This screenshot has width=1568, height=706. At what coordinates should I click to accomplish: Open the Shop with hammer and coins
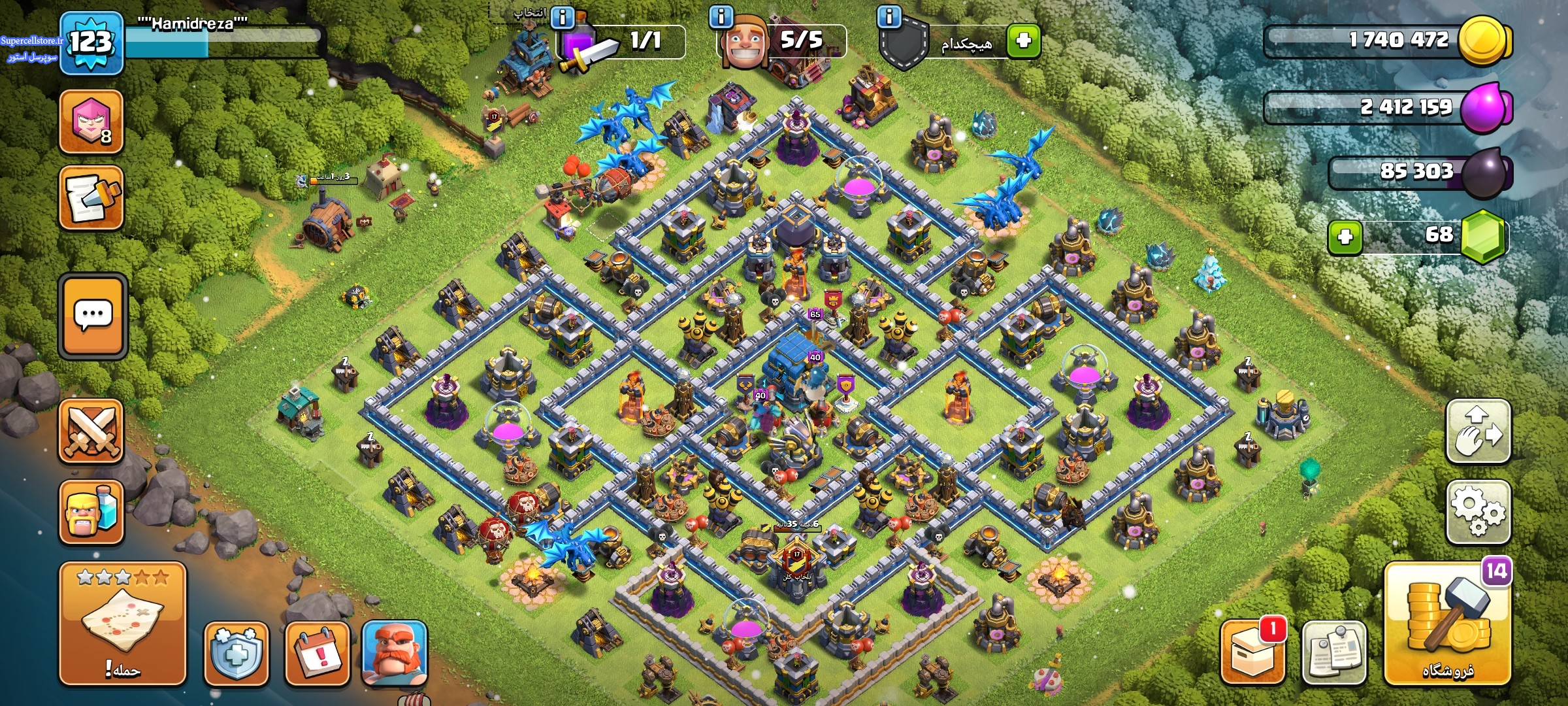(x=1447, y=624)
